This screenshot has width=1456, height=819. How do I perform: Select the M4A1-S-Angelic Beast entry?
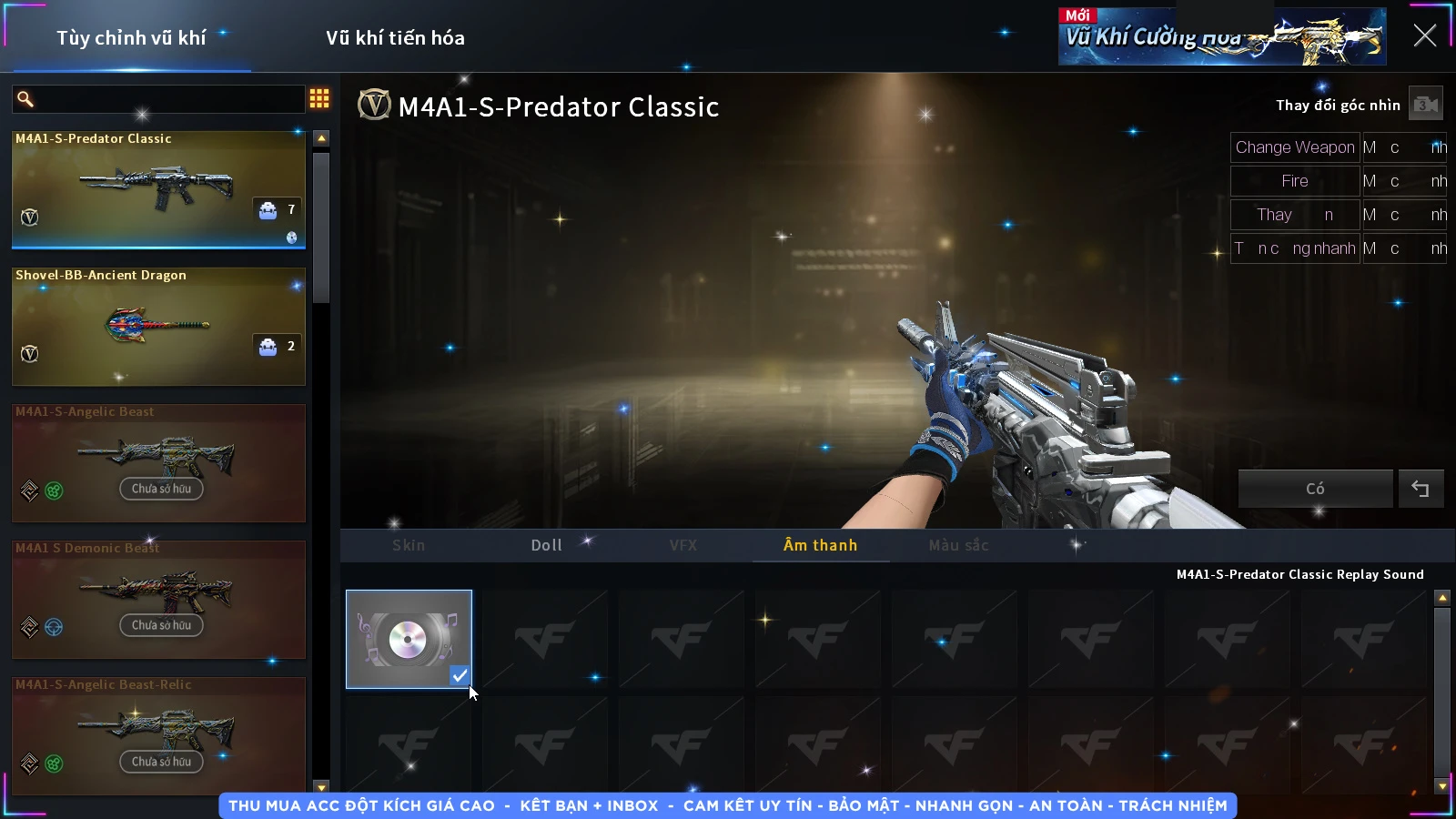158,462
